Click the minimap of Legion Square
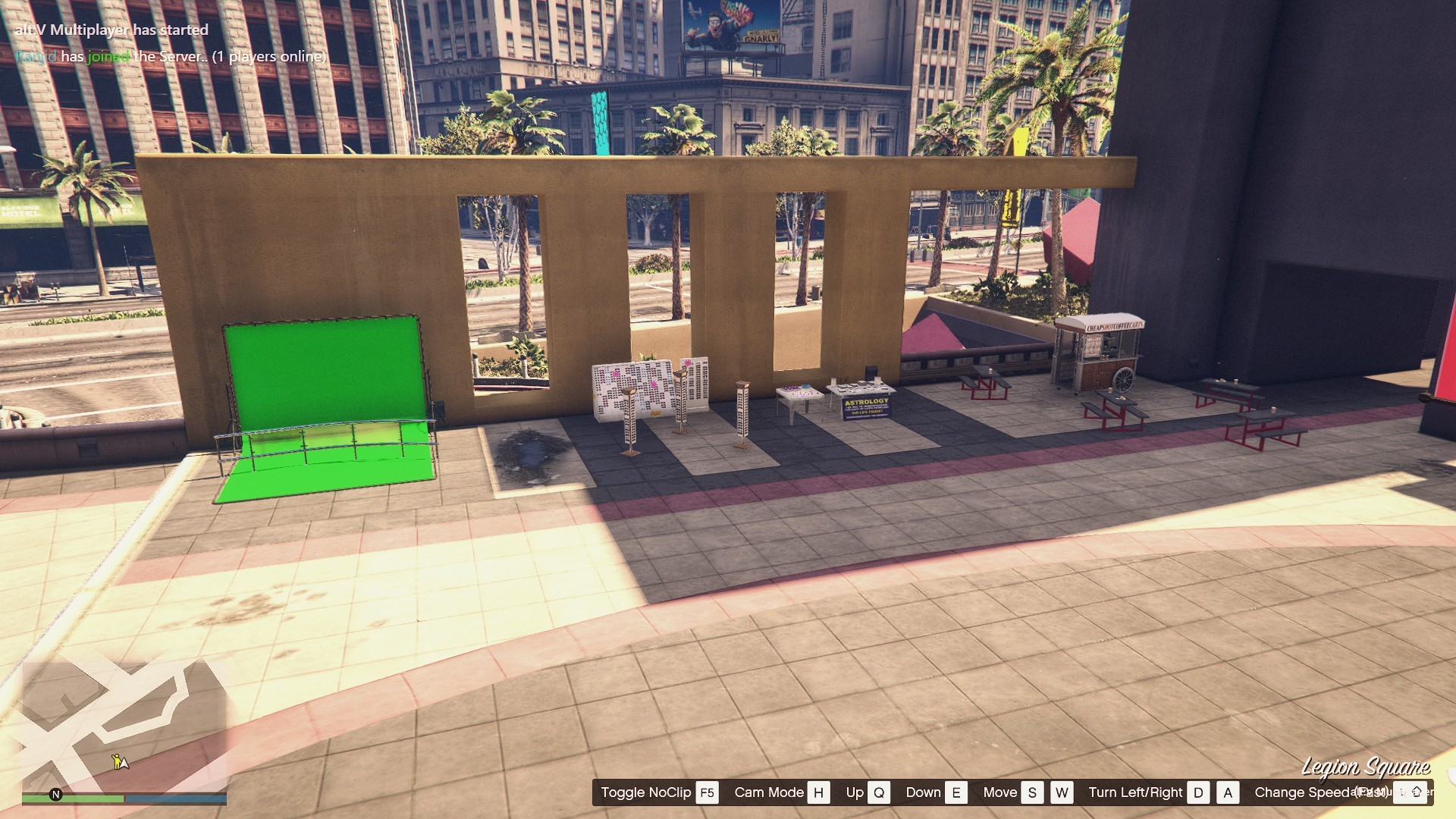Viewport: 1456px width, 819px height. click(124, 724)
